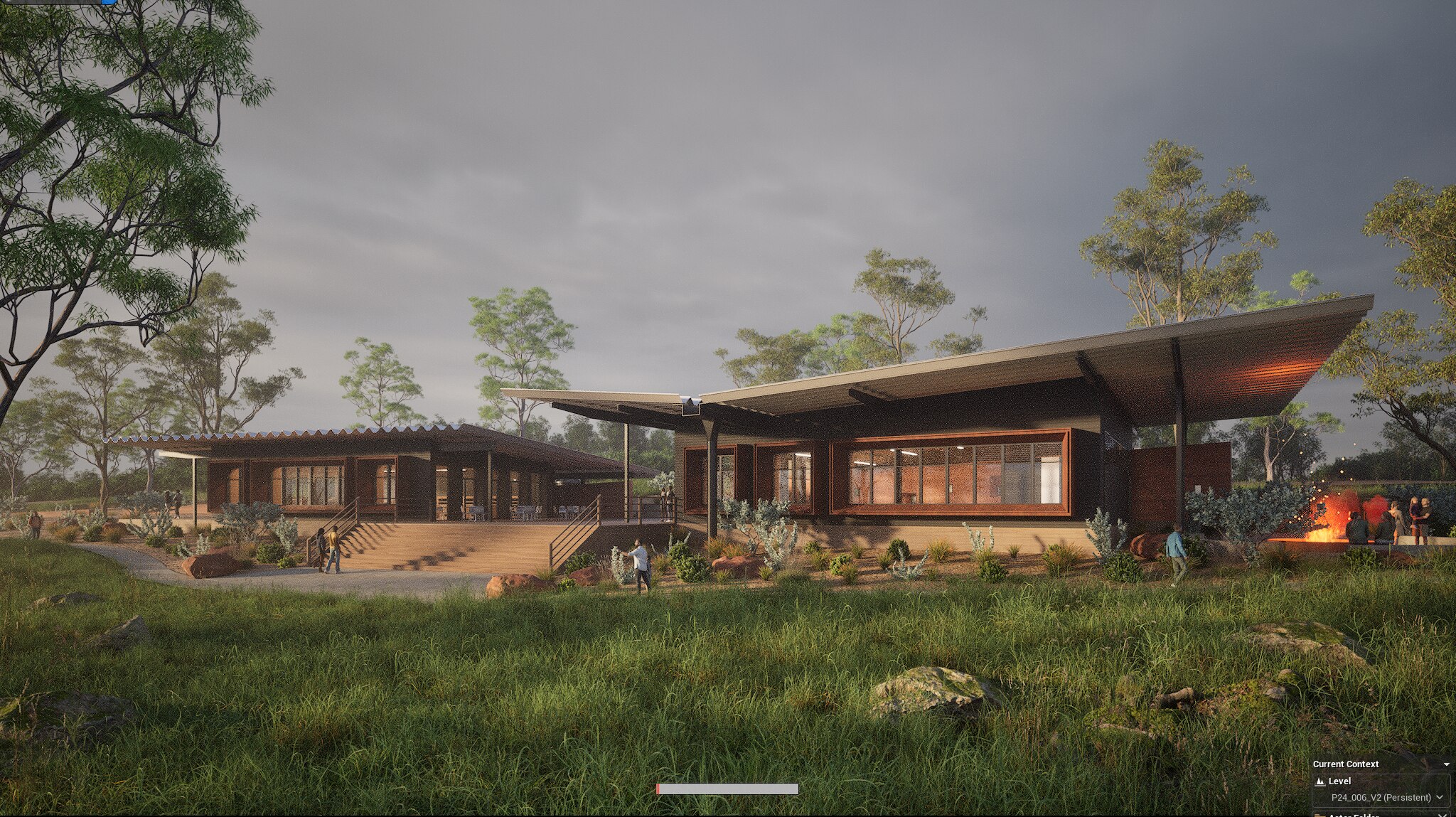The height and width of the screenshot is (817, 1456).
Task: Click the blue icon in the top-left toolbar
Action: click(108, 2)
